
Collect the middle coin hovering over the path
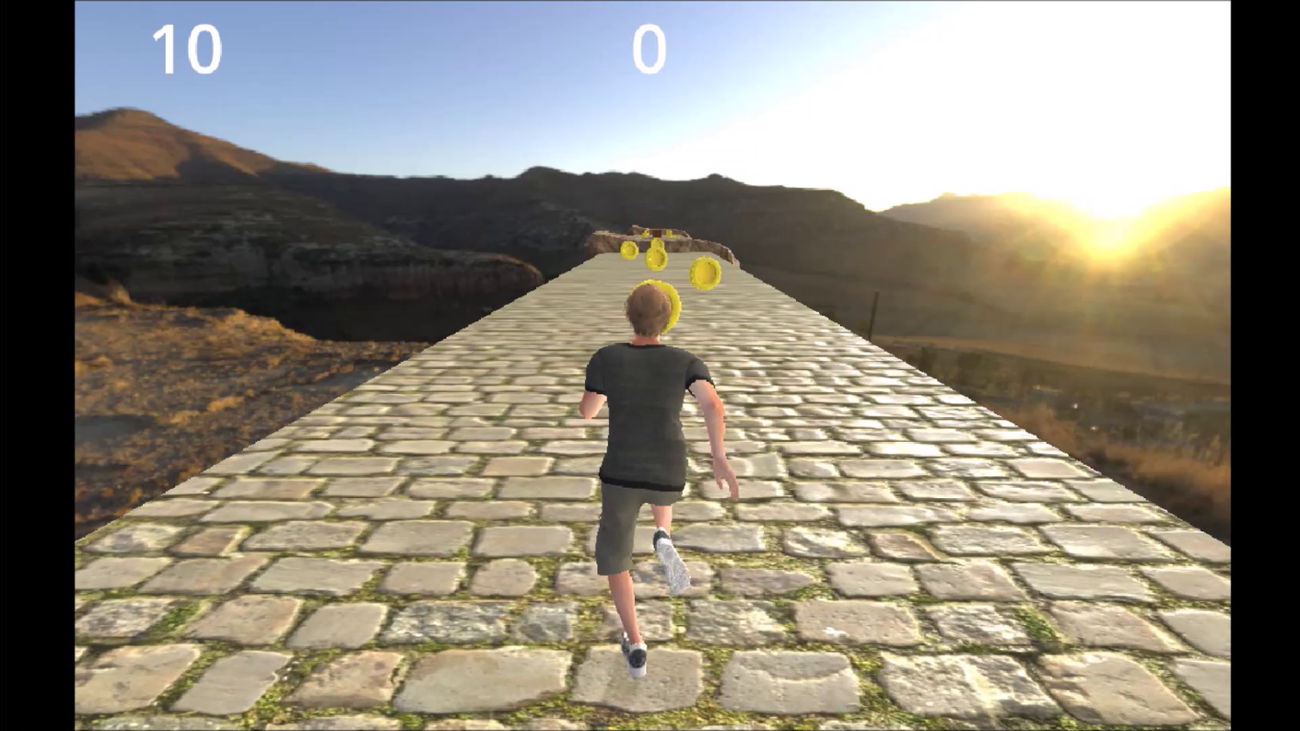coord(655,257)
